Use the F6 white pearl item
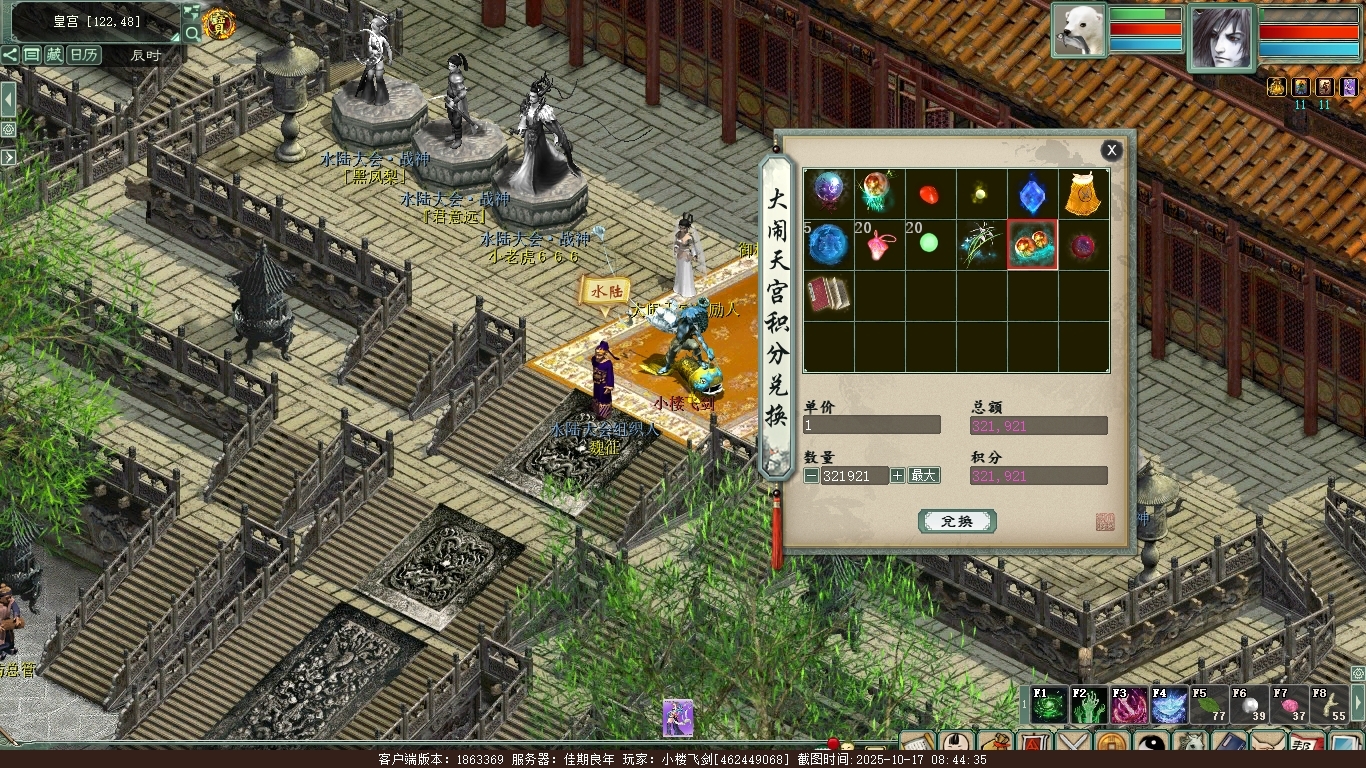1366x768 pixels. [1248, 706]
